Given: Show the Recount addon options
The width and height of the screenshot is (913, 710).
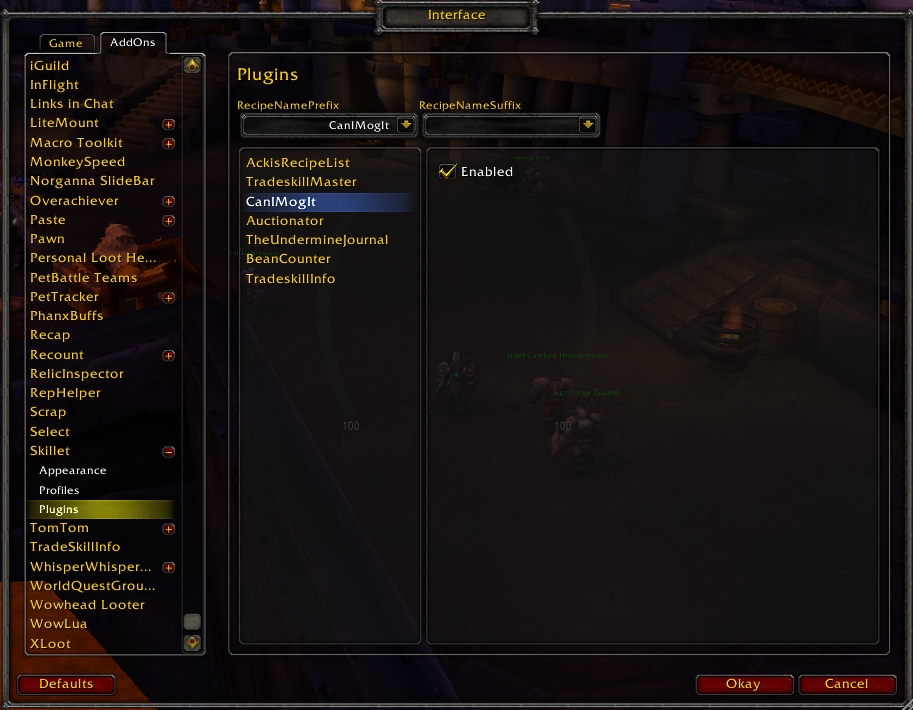Looking at the screenshot, I should click(57, 355).
